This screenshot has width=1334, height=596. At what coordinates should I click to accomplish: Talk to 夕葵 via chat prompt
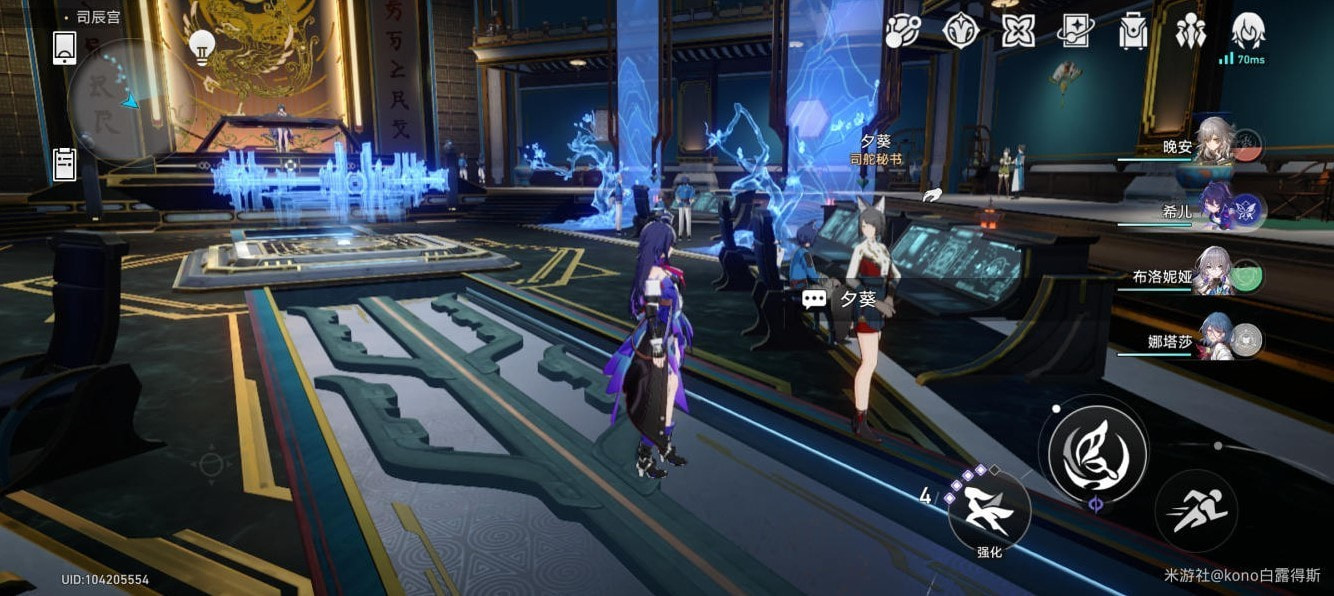[x=840, y=299]
